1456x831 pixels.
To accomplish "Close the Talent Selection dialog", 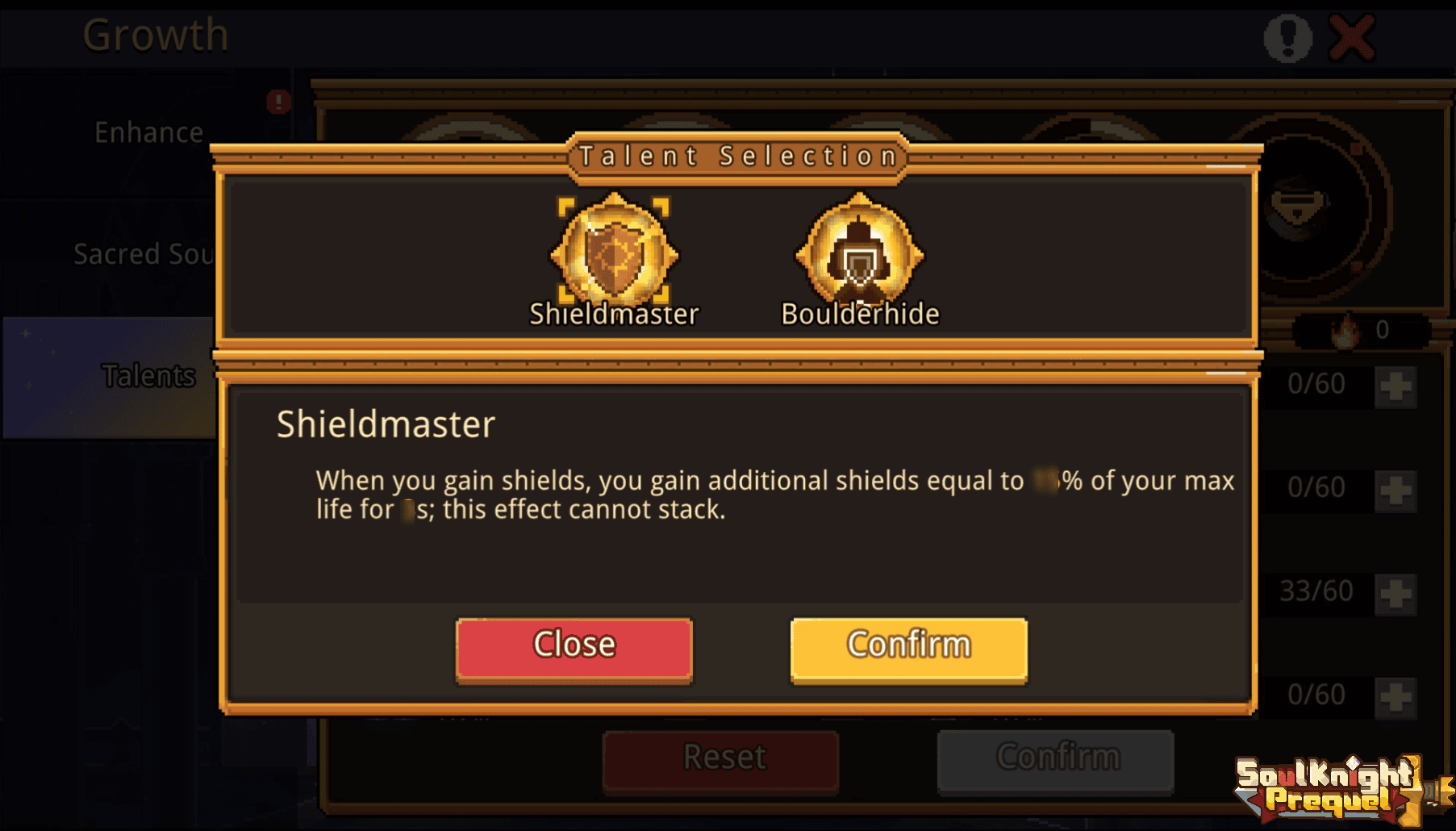I will coord(574,648).
